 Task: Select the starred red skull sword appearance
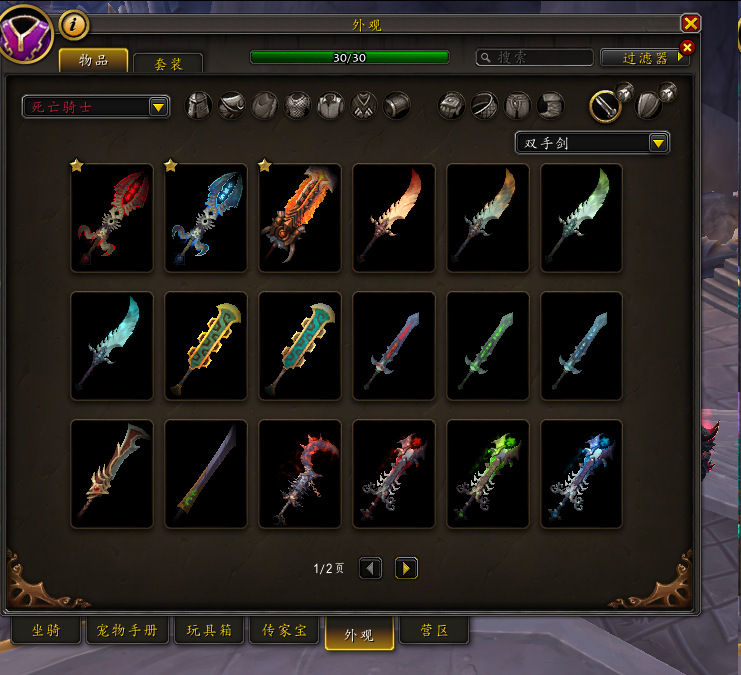[112, 218]
